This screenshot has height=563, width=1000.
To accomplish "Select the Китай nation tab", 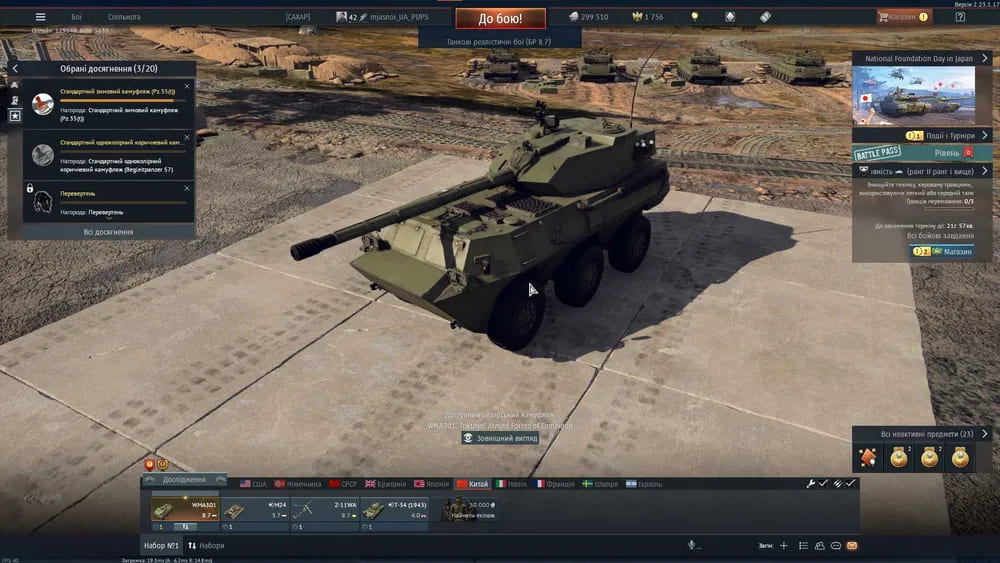I will coord(473,484).
